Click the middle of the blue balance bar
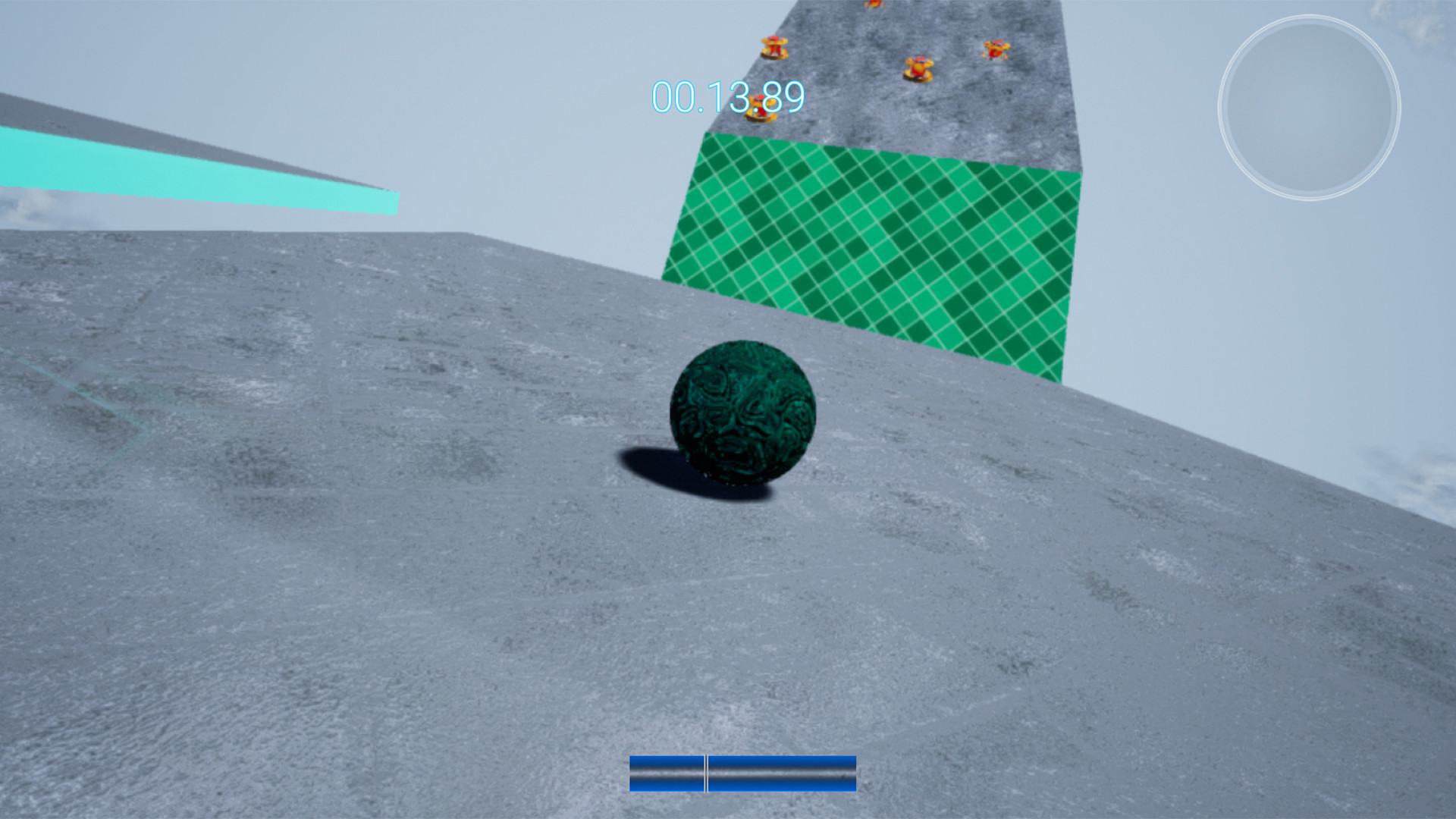Image resolution: width=1456 pixels, height=819 pixels. coord(742,775)
